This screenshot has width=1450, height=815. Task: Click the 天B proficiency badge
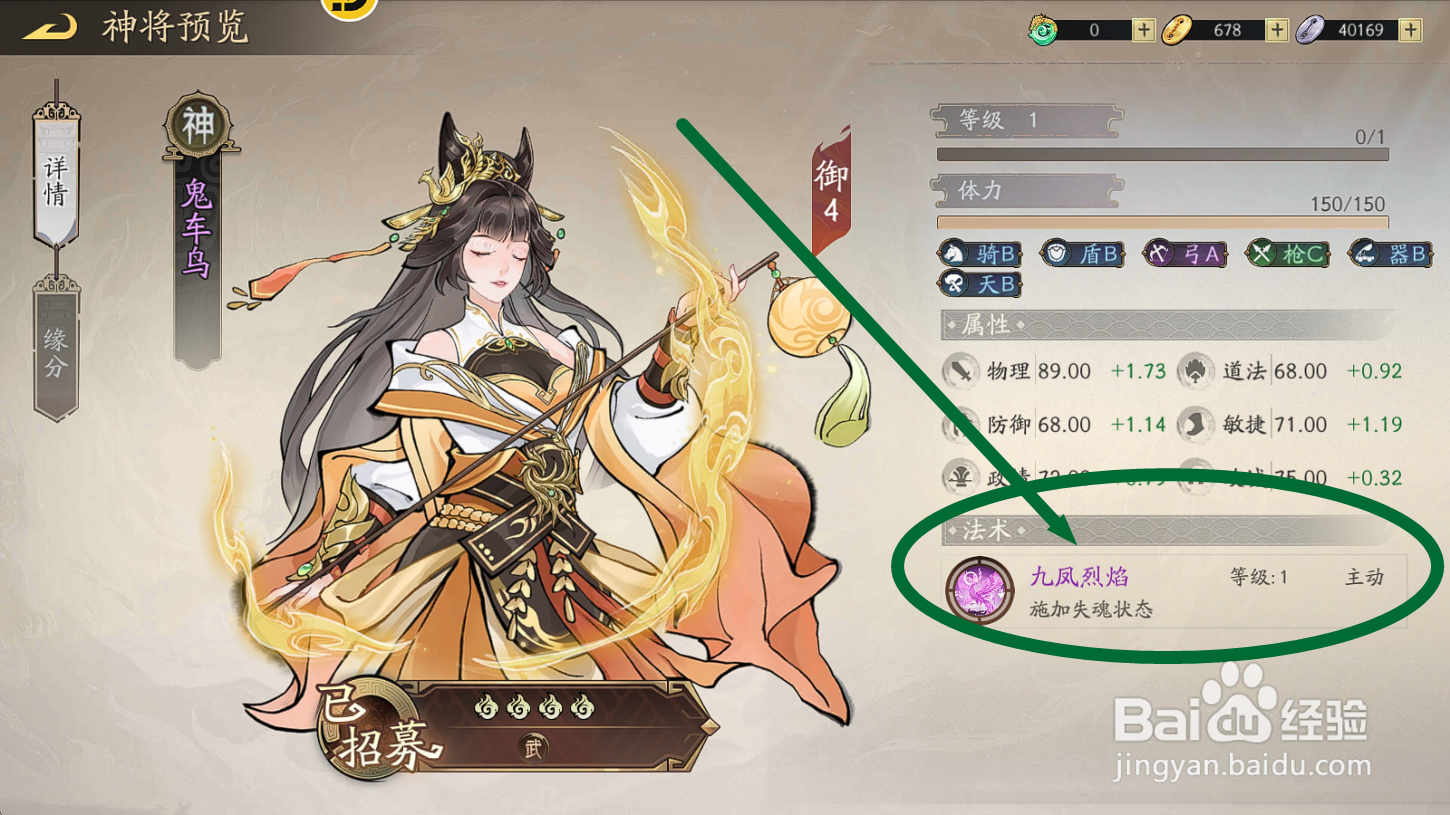(x=978, y=283)
